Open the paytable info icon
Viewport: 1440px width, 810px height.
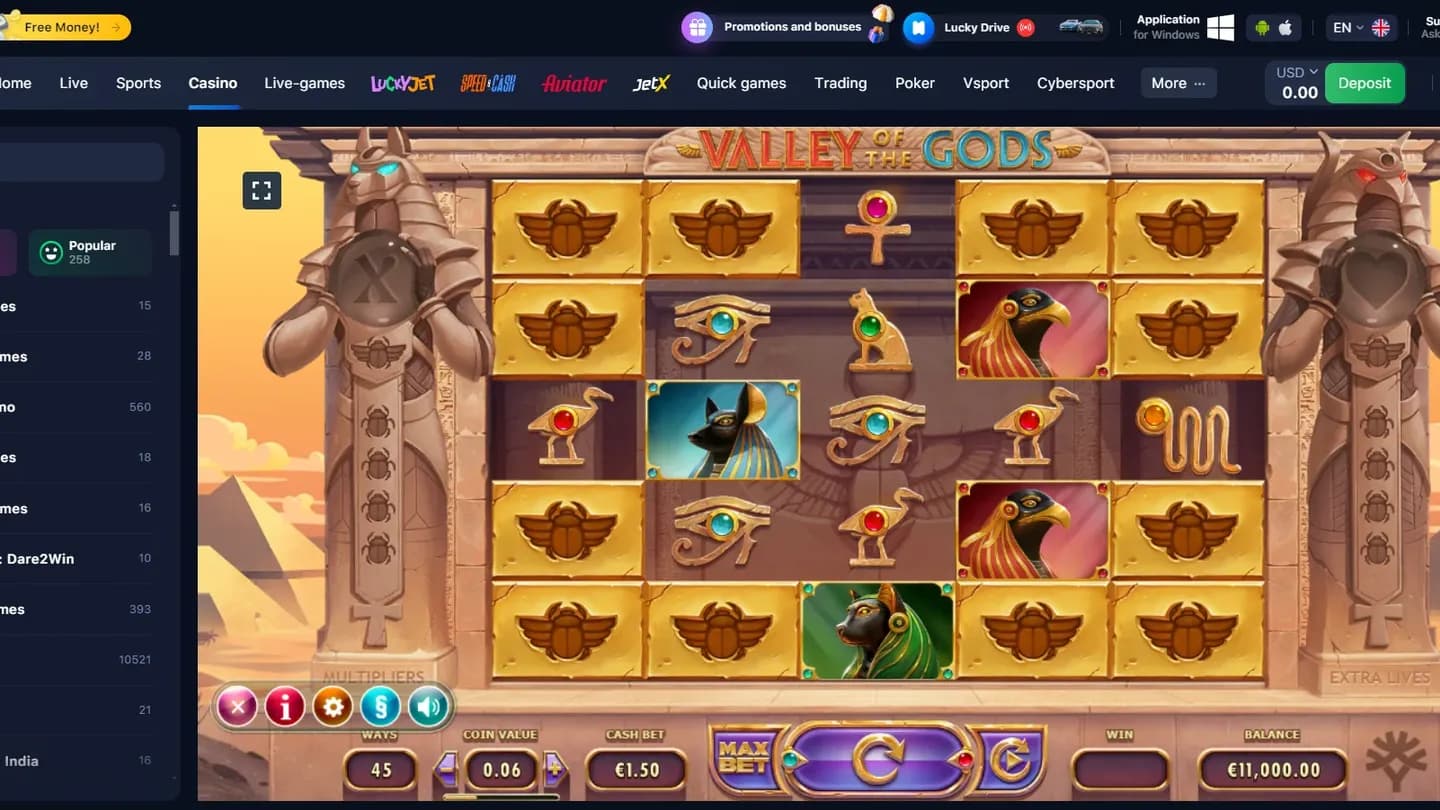coord(285,706)
